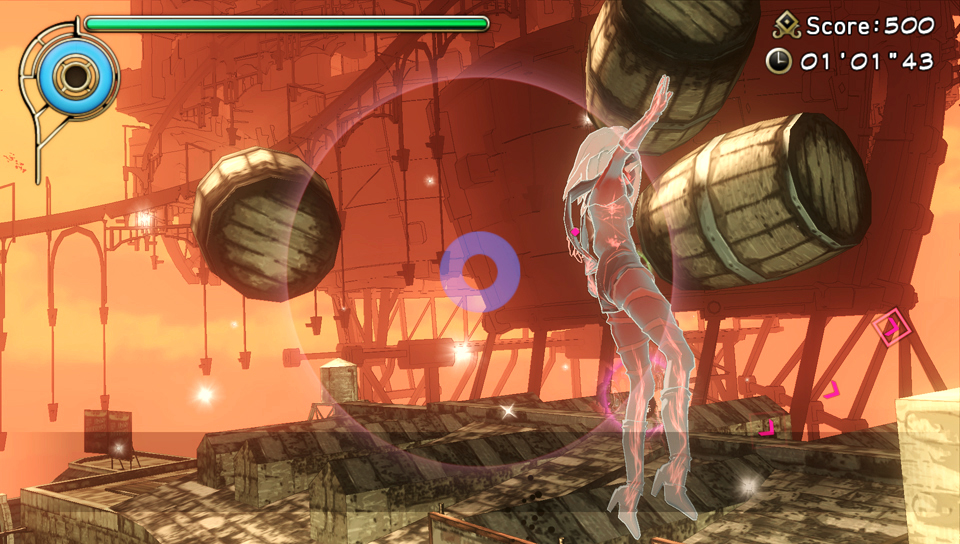The height and width of the screenshot is (544, 960).
Task: Click the blue ring aiming reticle
Action: pyautogui.click(x=480, y=271)
